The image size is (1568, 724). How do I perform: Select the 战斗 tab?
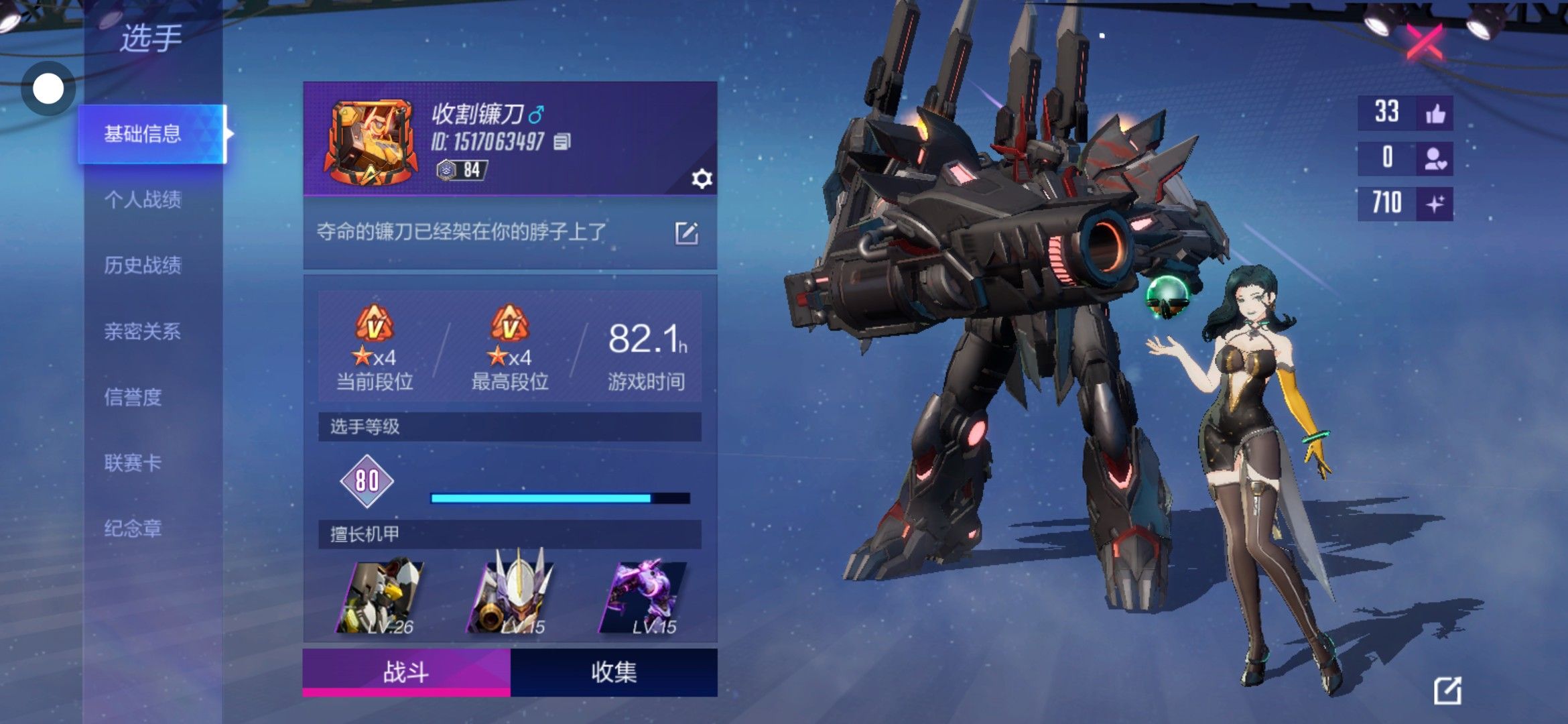coord(406,672)
